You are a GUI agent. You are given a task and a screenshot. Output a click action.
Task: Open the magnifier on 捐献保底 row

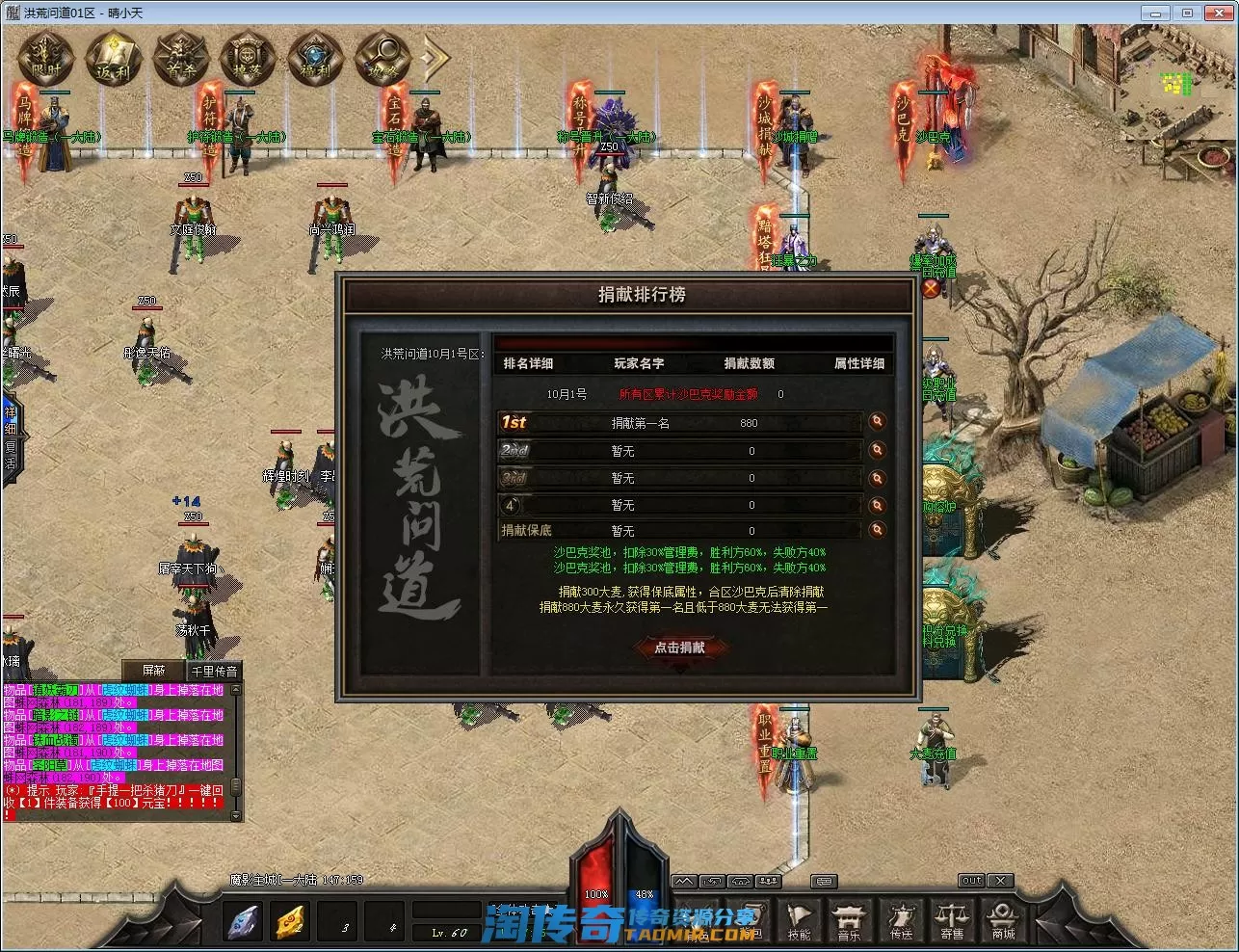click(877, 530)
